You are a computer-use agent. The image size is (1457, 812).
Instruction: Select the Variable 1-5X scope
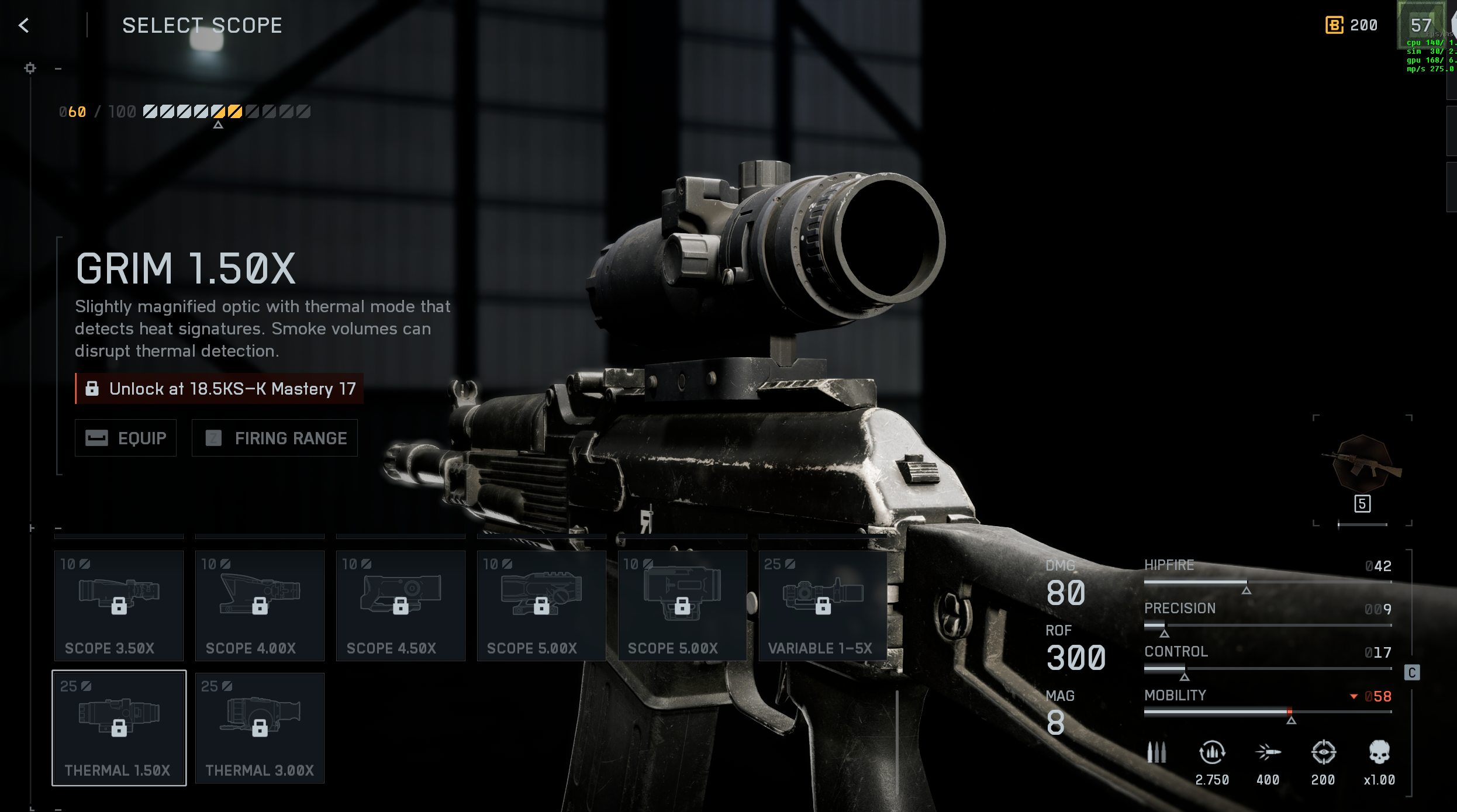[823, 606]
